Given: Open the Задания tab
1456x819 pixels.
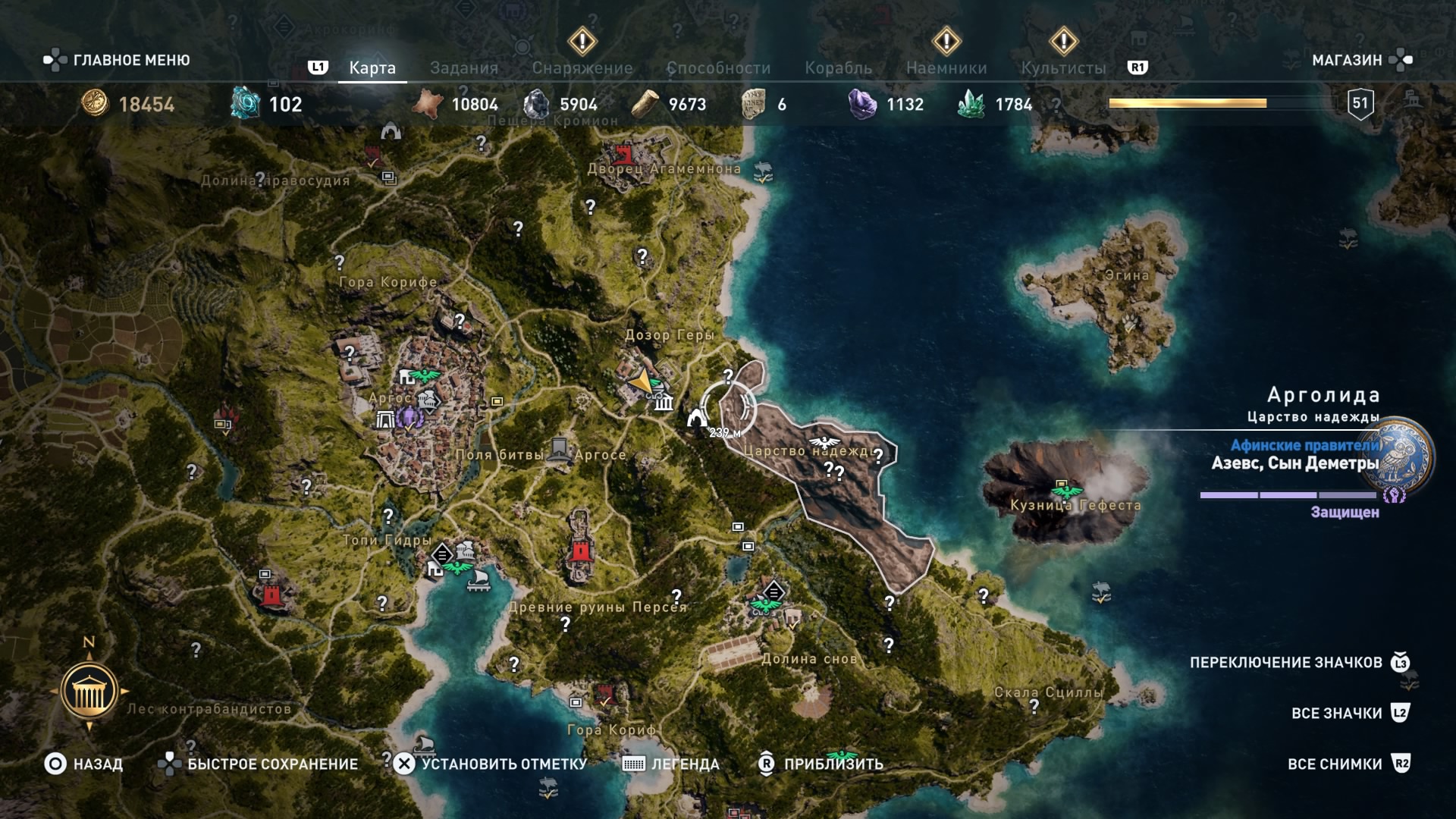Looking at the screenshot, I should click(463, 68).
